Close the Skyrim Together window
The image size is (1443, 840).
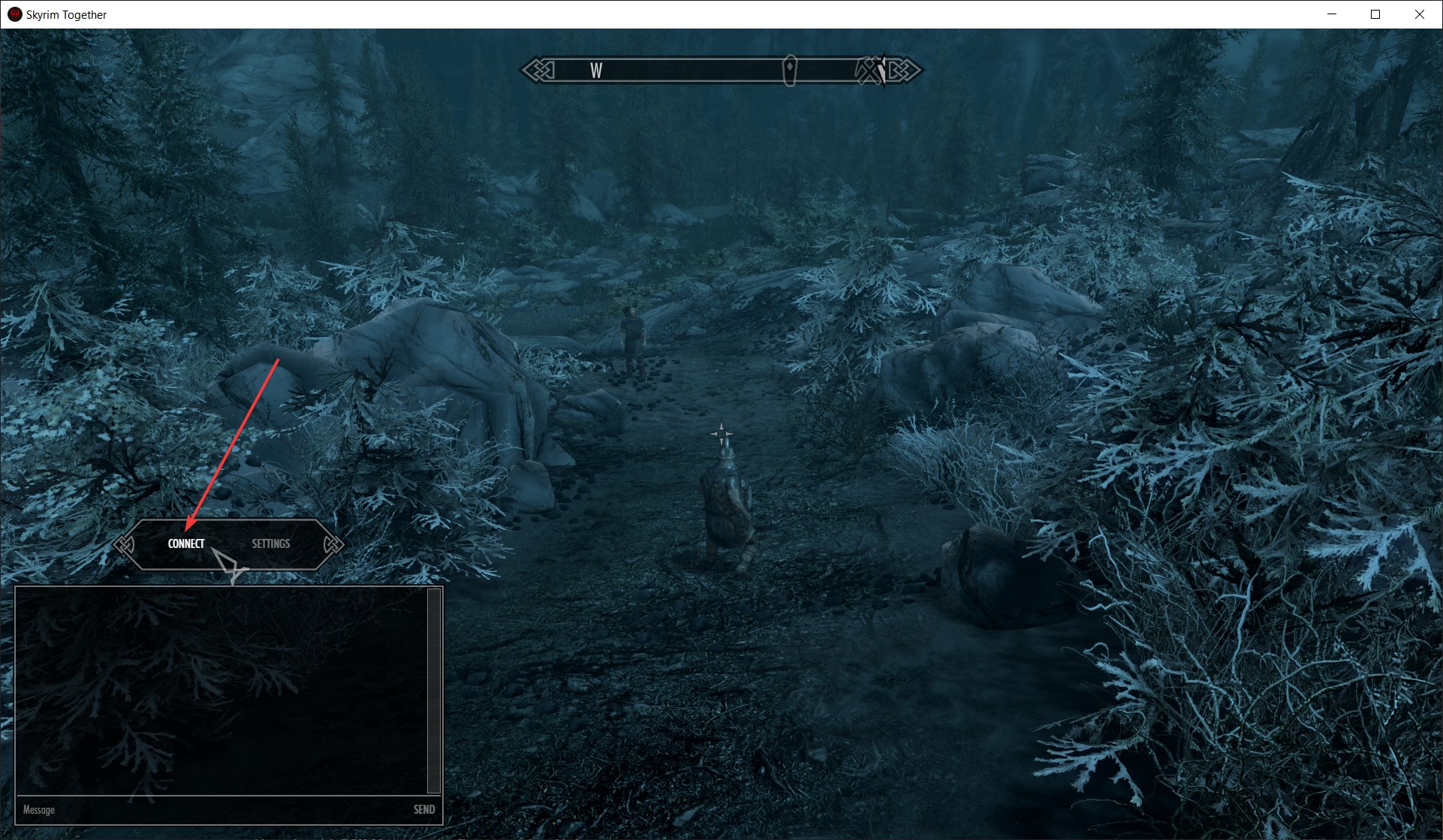pyautogui.click(x=1419, y=14)
